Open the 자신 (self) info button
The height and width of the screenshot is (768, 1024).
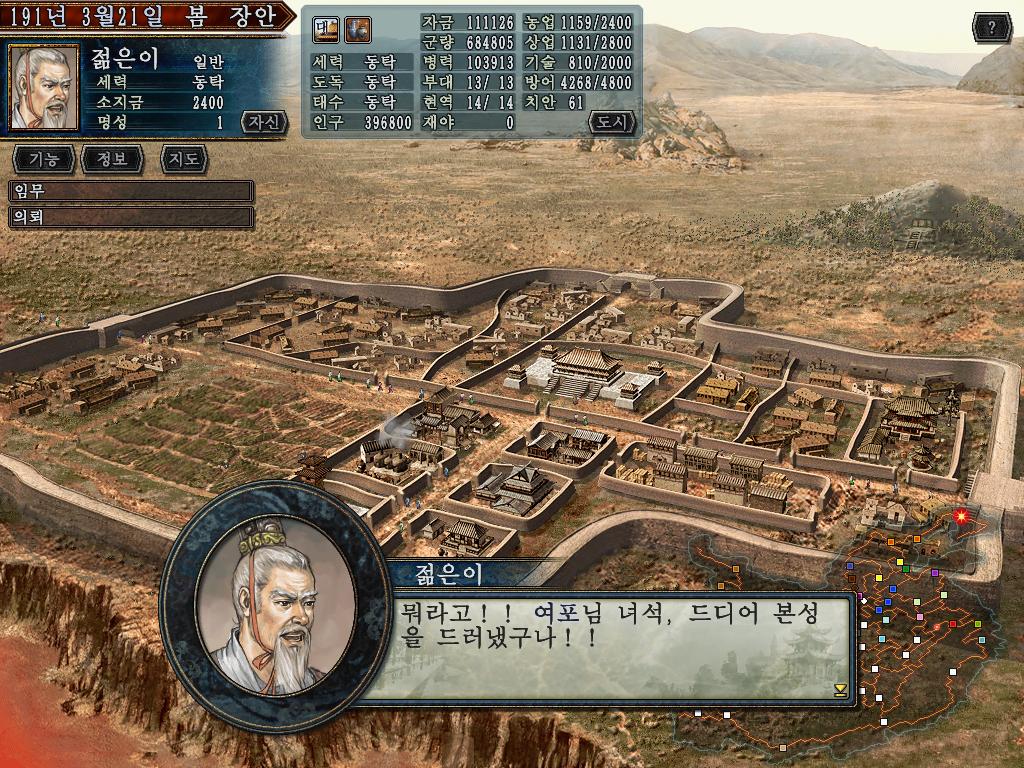(x=264, y=122)
